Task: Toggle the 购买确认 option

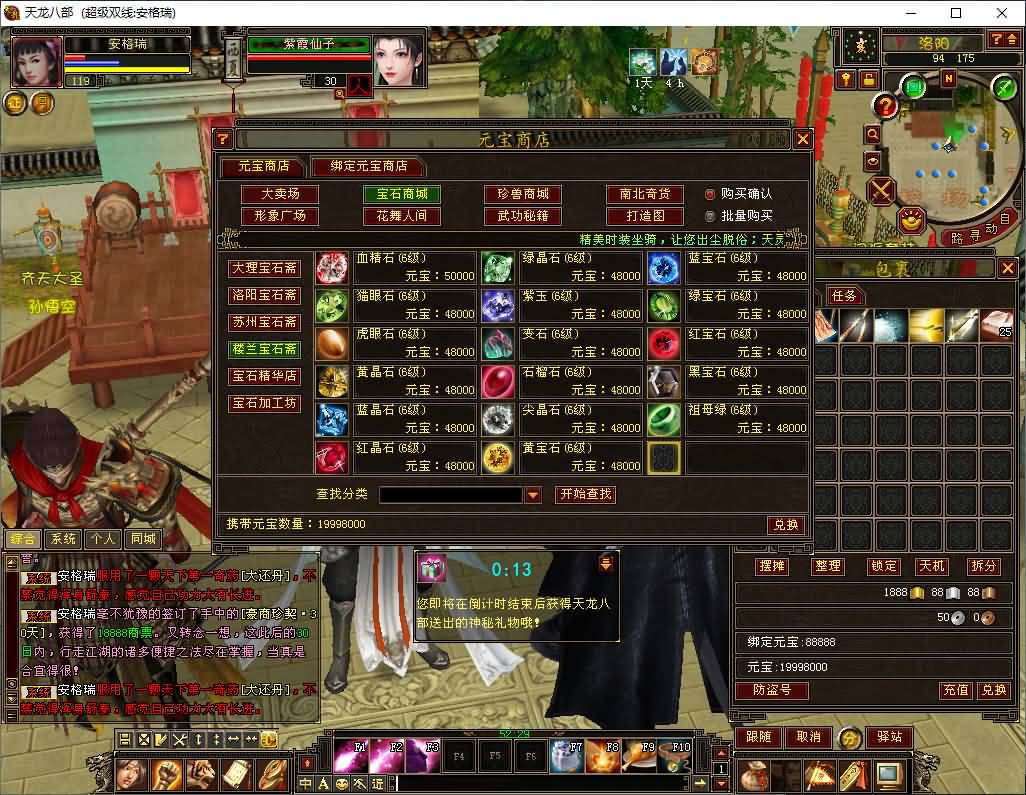Action: coord(710,194)
